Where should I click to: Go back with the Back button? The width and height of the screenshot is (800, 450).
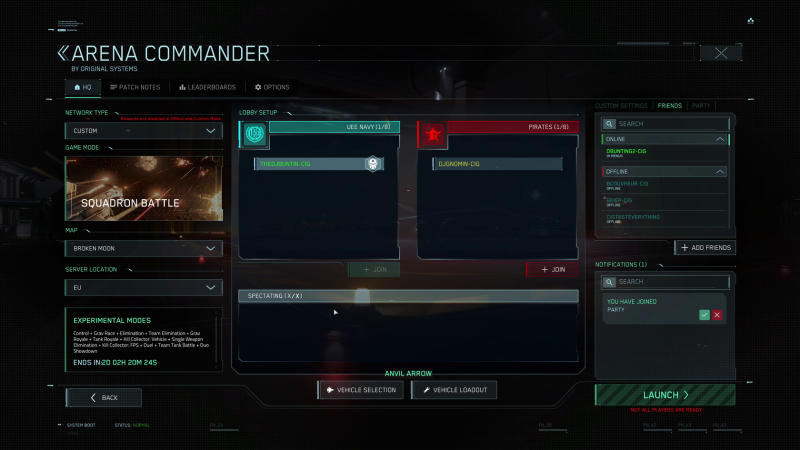click(104, 397)
